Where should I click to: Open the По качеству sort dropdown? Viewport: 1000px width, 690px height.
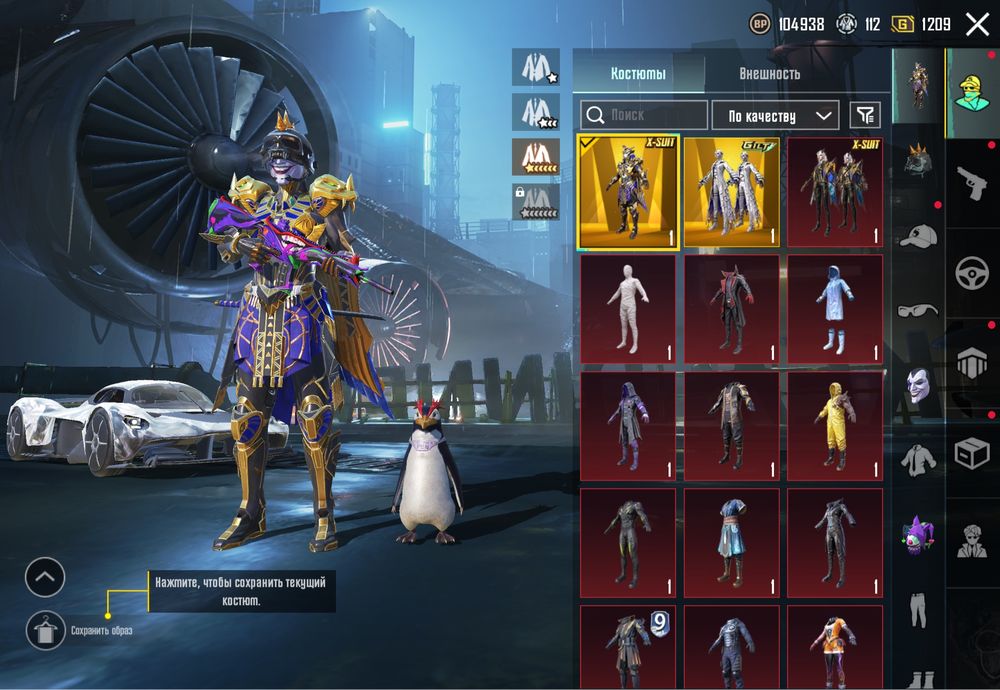coord(775,116)
